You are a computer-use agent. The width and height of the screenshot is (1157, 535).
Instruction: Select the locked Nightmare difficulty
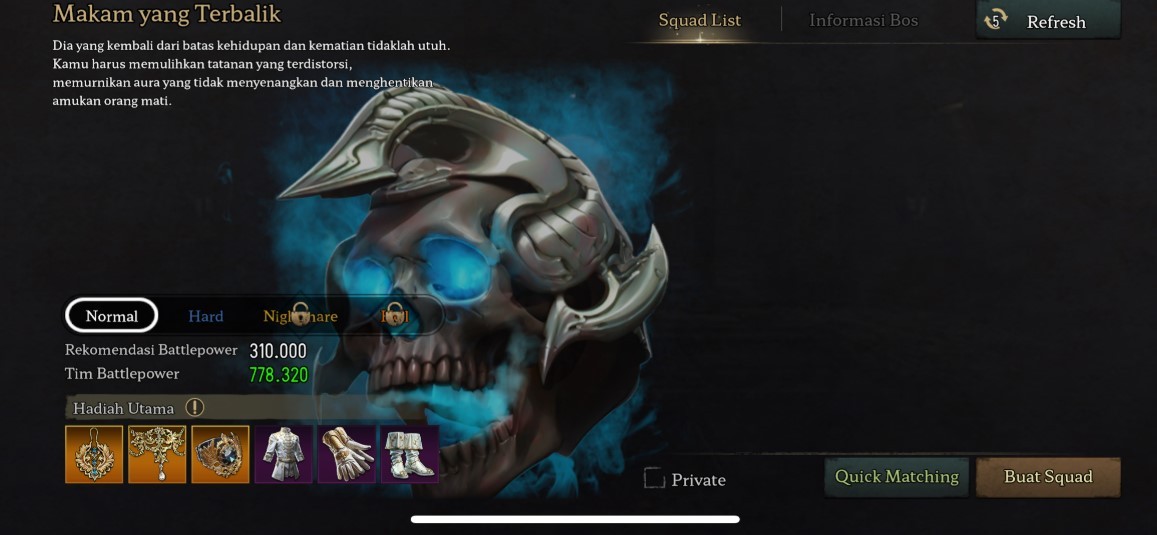[300, 316]
